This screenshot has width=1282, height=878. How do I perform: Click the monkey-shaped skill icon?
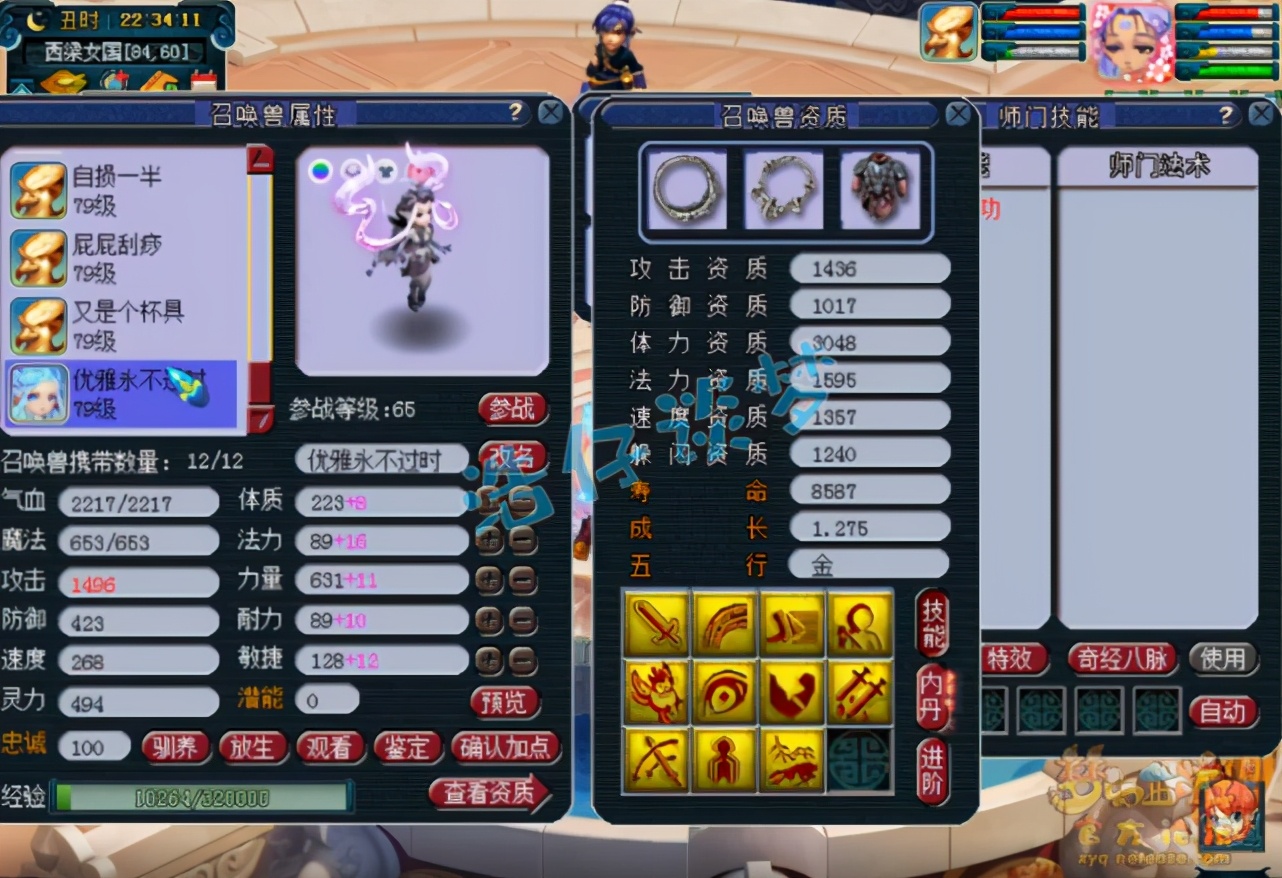pos(657,690)
